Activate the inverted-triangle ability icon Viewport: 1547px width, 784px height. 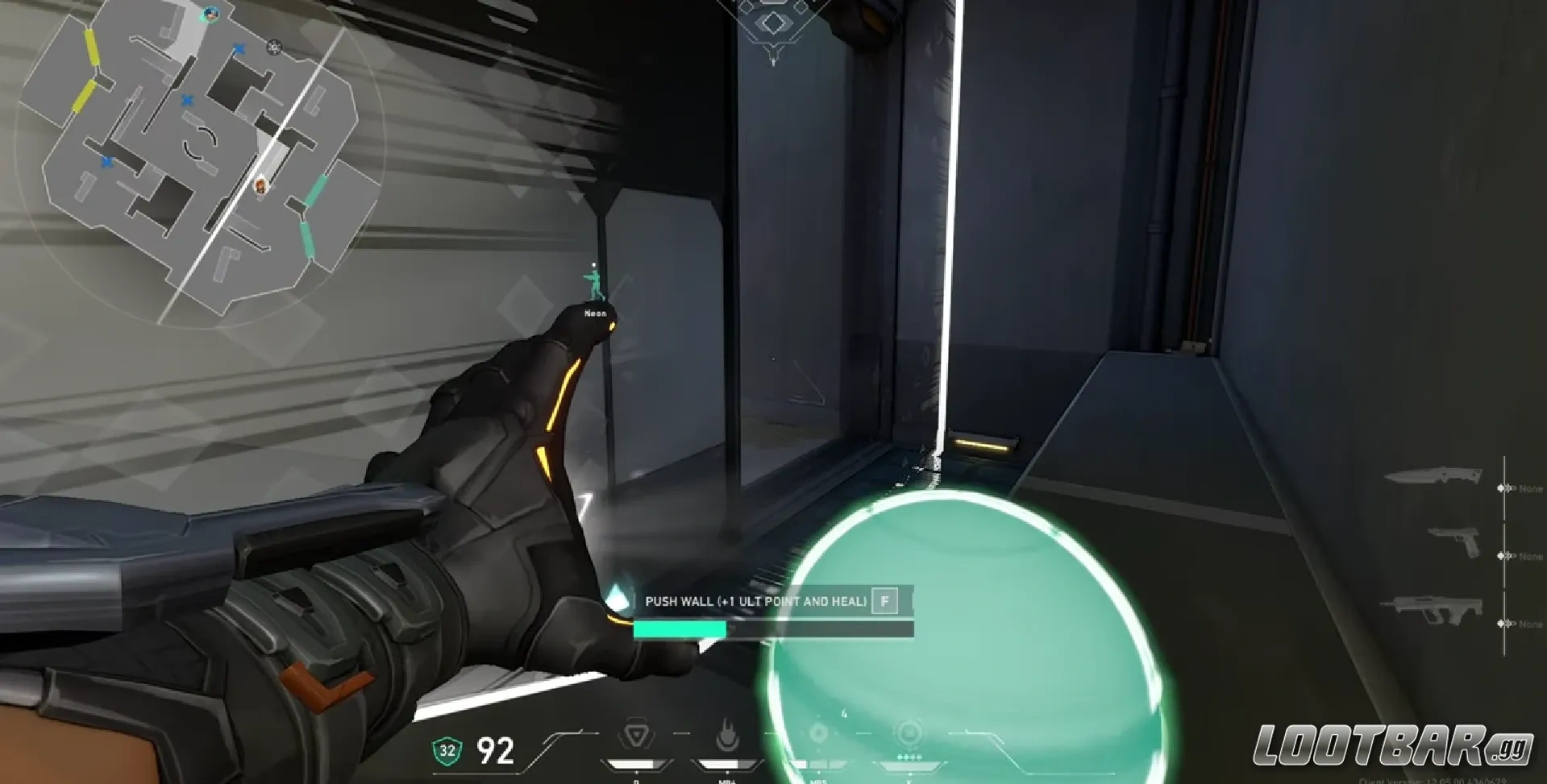(x=635, y=736)
